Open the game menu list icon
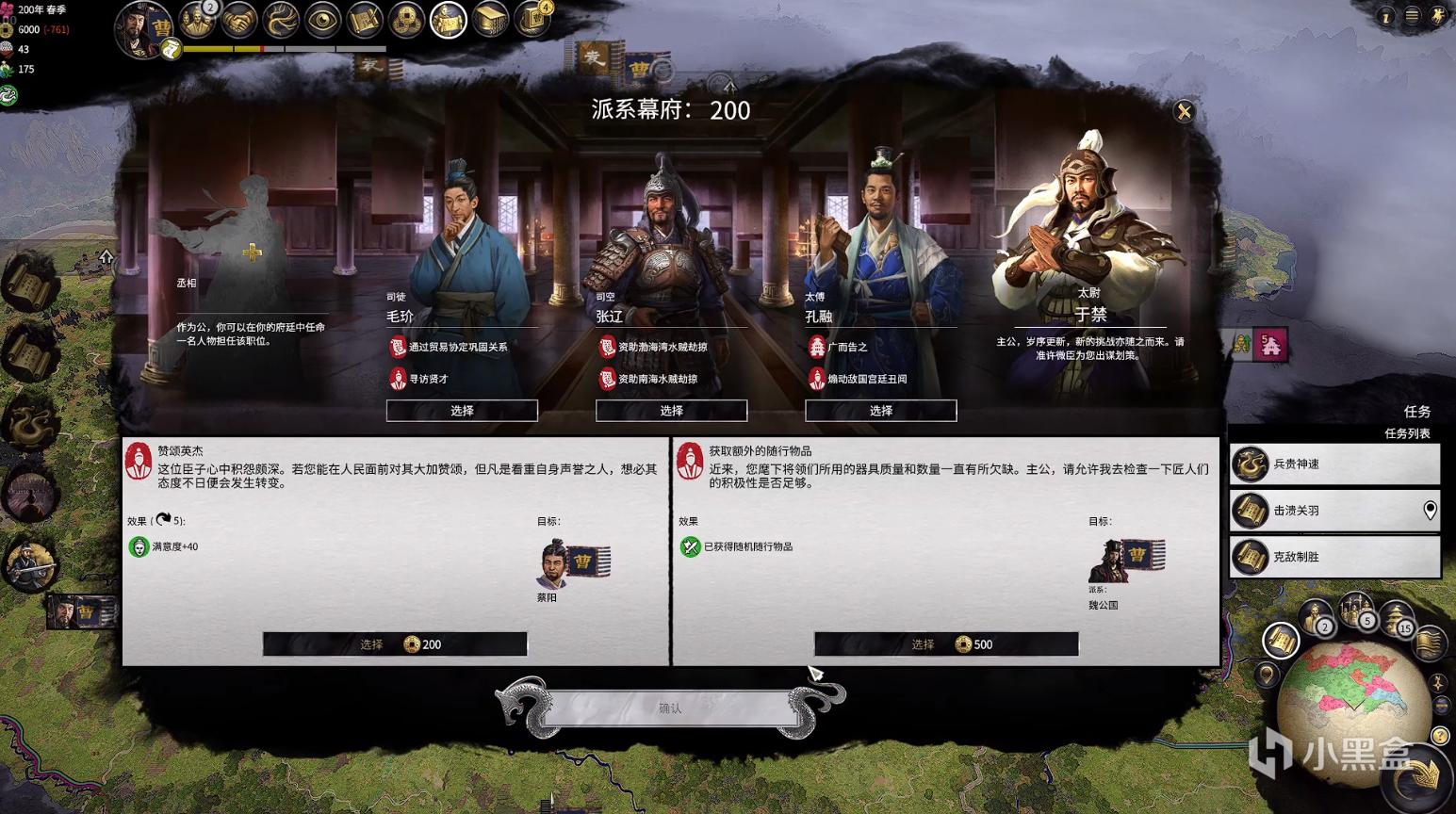 point(1412,16)
